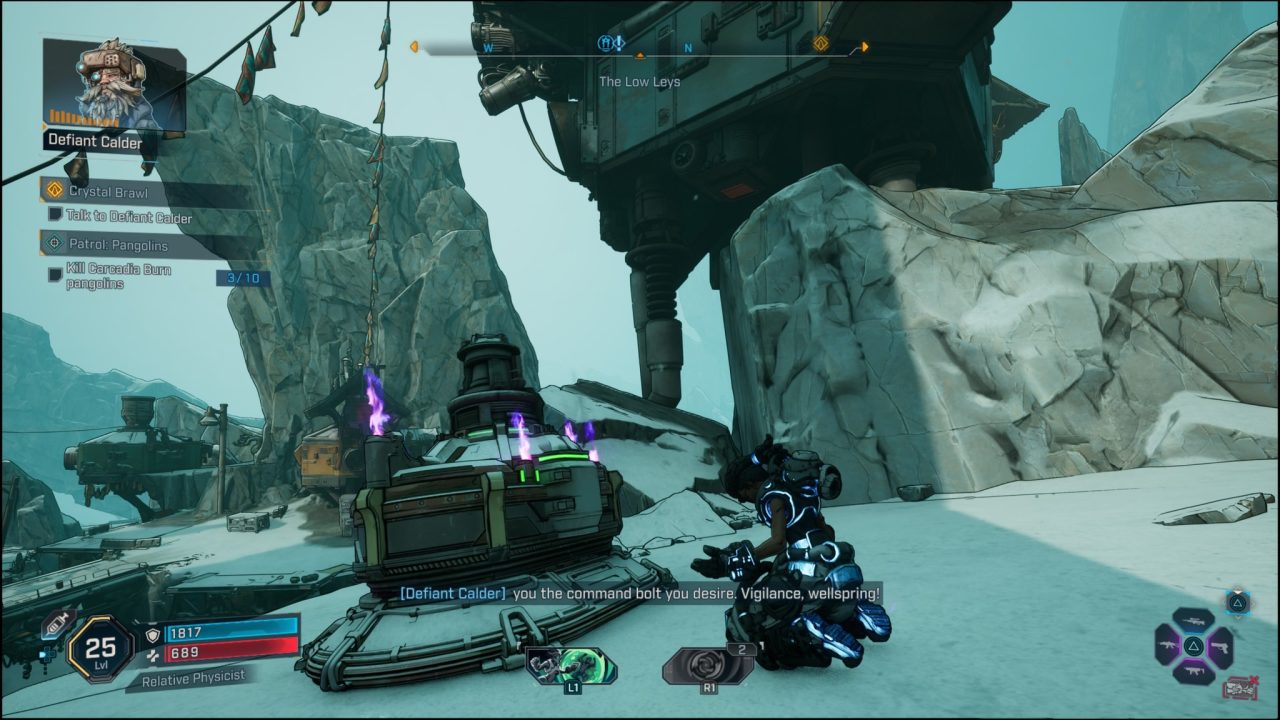Click the left arrow on the compass bar
Screen dimensions: 1280x720
(x=413, y=46)
